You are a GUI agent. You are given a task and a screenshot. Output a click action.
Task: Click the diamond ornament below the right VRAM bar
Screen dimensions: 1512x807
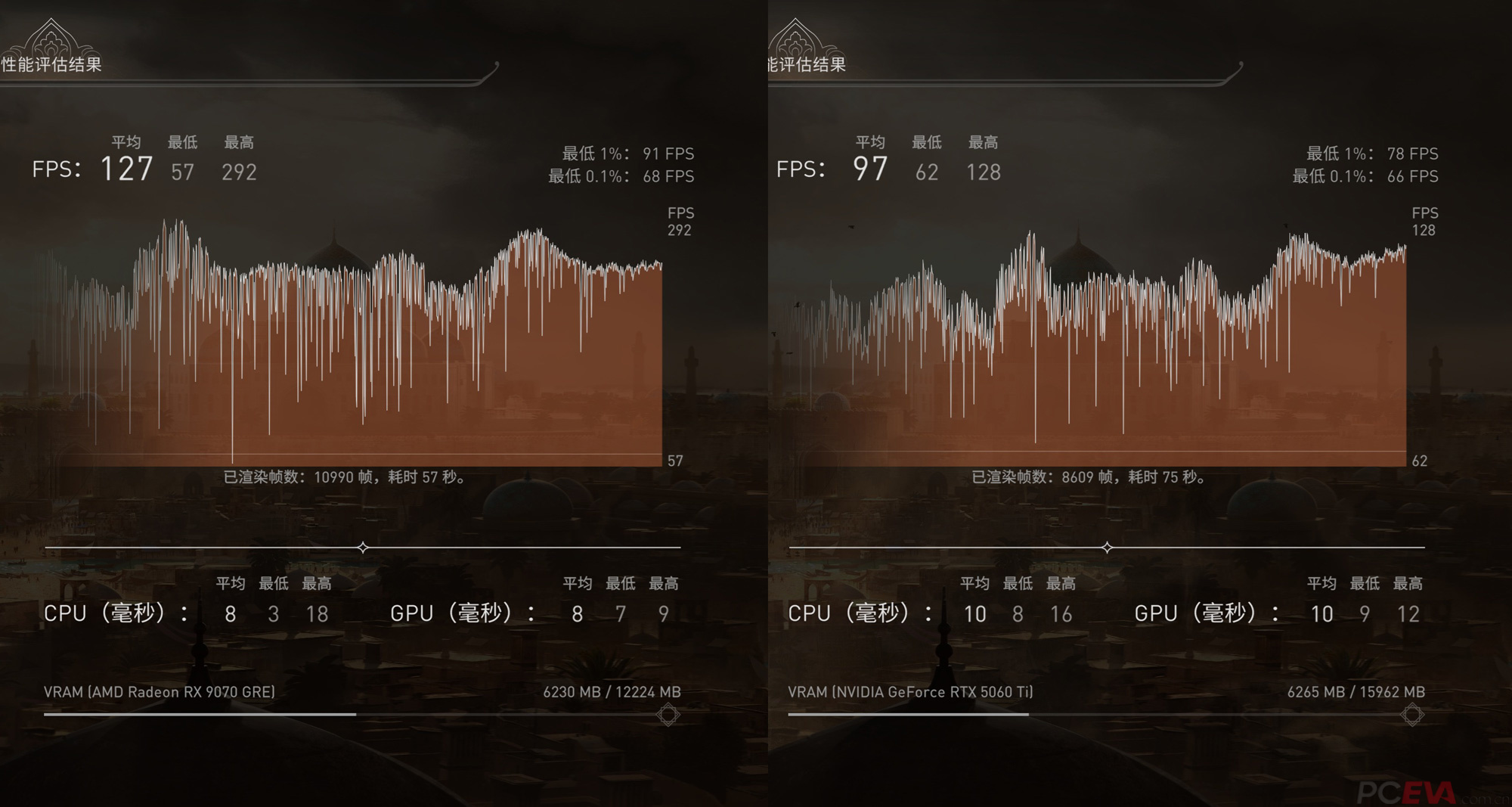click(1412, 714)
